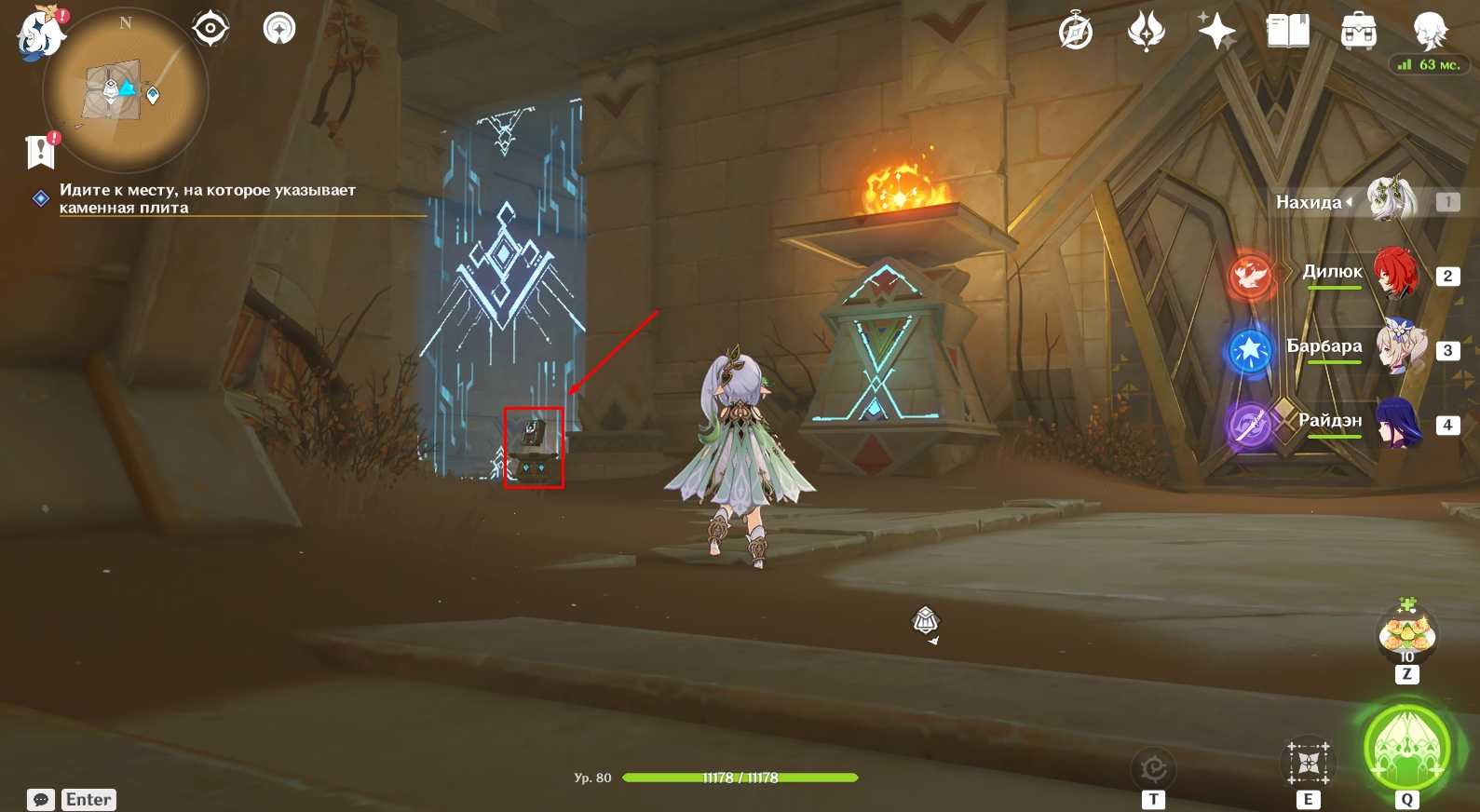Screen dimensions: 1480x812
Task: Use the food item quick slot
Action: tap(1406, 634)
